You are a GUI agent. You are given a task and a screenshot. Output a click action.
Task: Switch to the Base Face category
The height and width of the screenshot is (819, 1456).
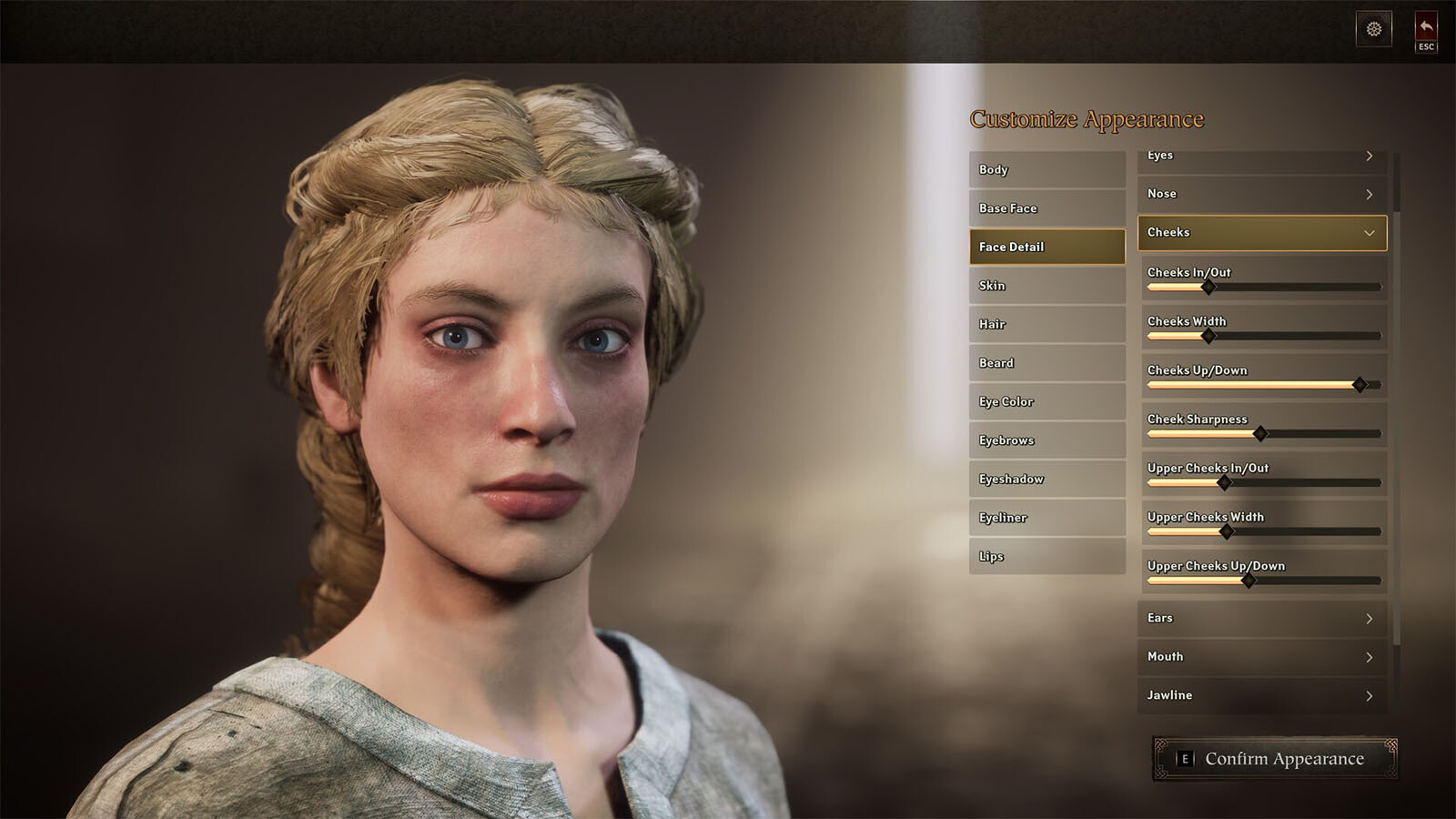pyautogui.click(x=1046, y=208)
